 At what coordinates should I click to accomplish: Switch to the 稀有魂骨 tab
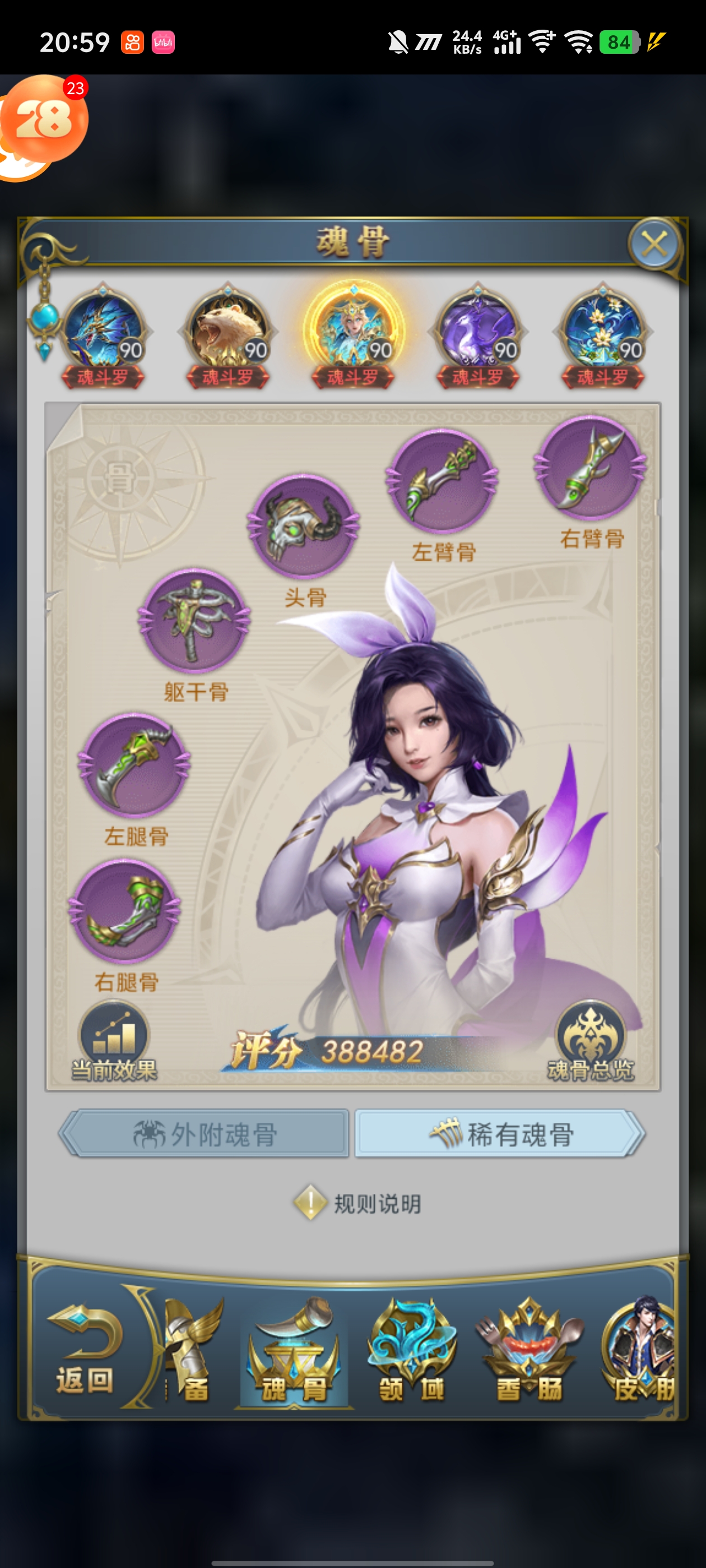(499, 1133)
